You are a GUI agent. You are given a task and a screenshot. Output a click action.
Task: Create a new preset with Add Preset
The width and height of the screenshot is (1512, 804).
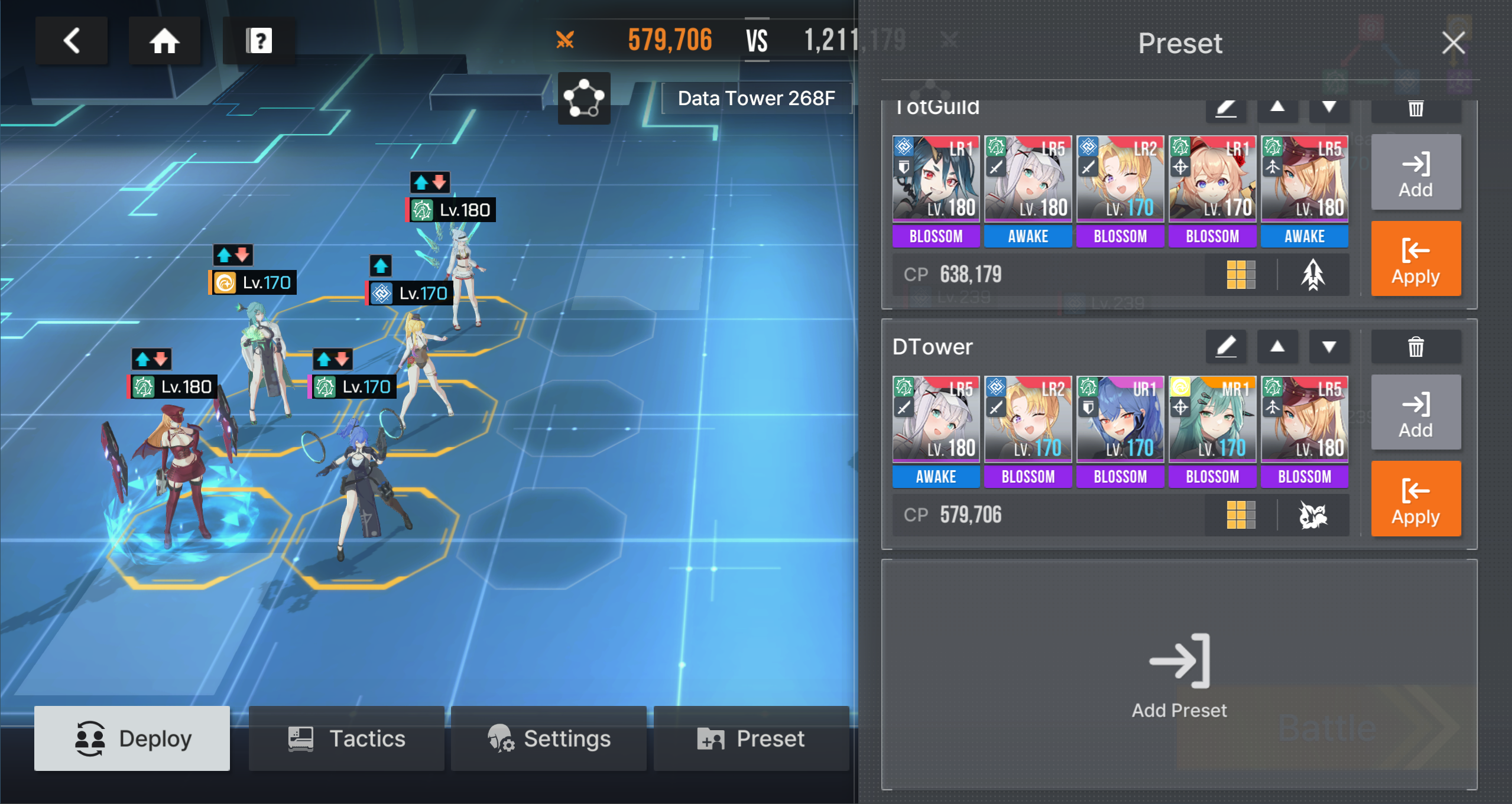tap(1179, 675)
